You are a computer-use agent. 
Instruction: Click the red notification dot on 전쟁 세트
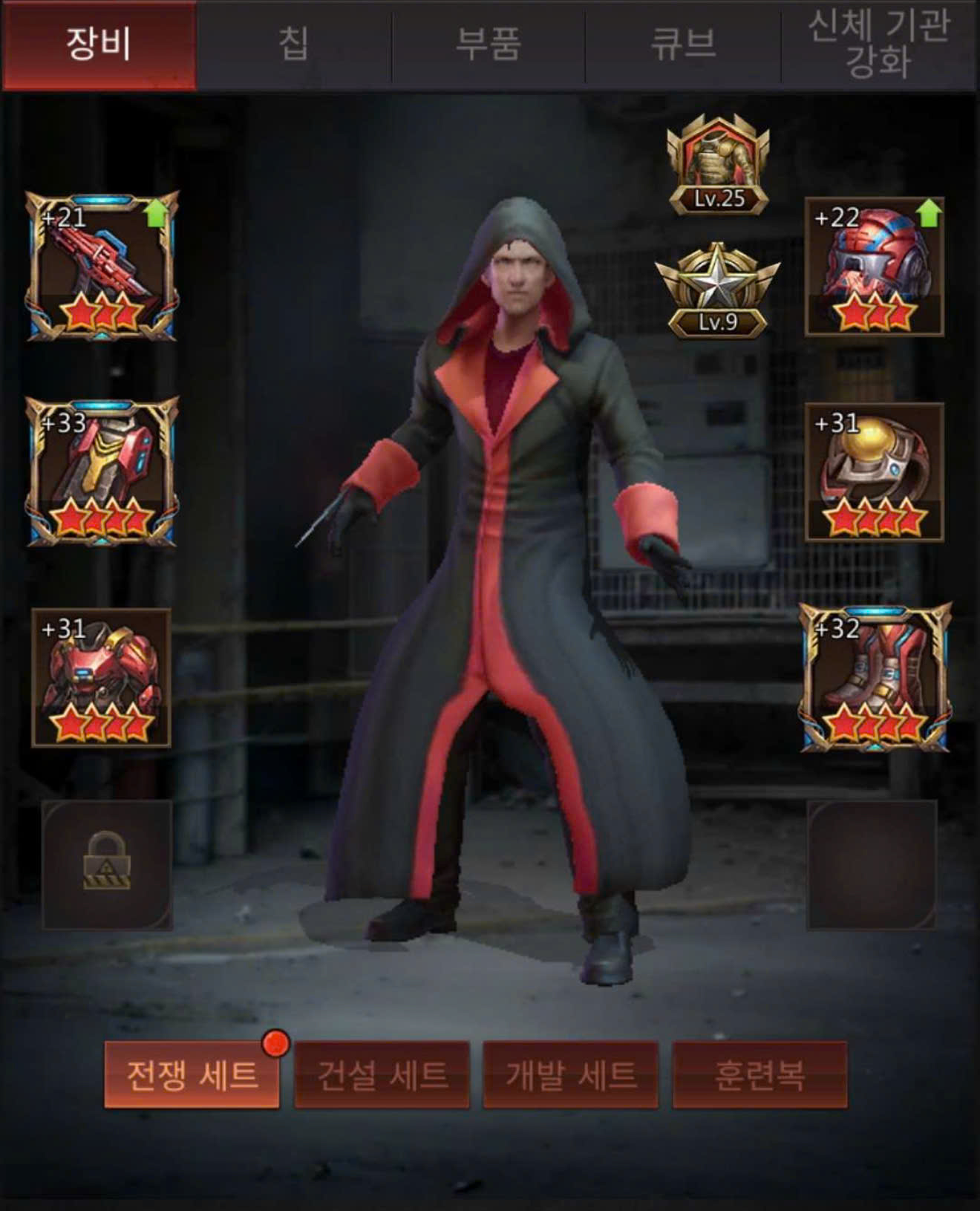click(x=275, y=1041)
